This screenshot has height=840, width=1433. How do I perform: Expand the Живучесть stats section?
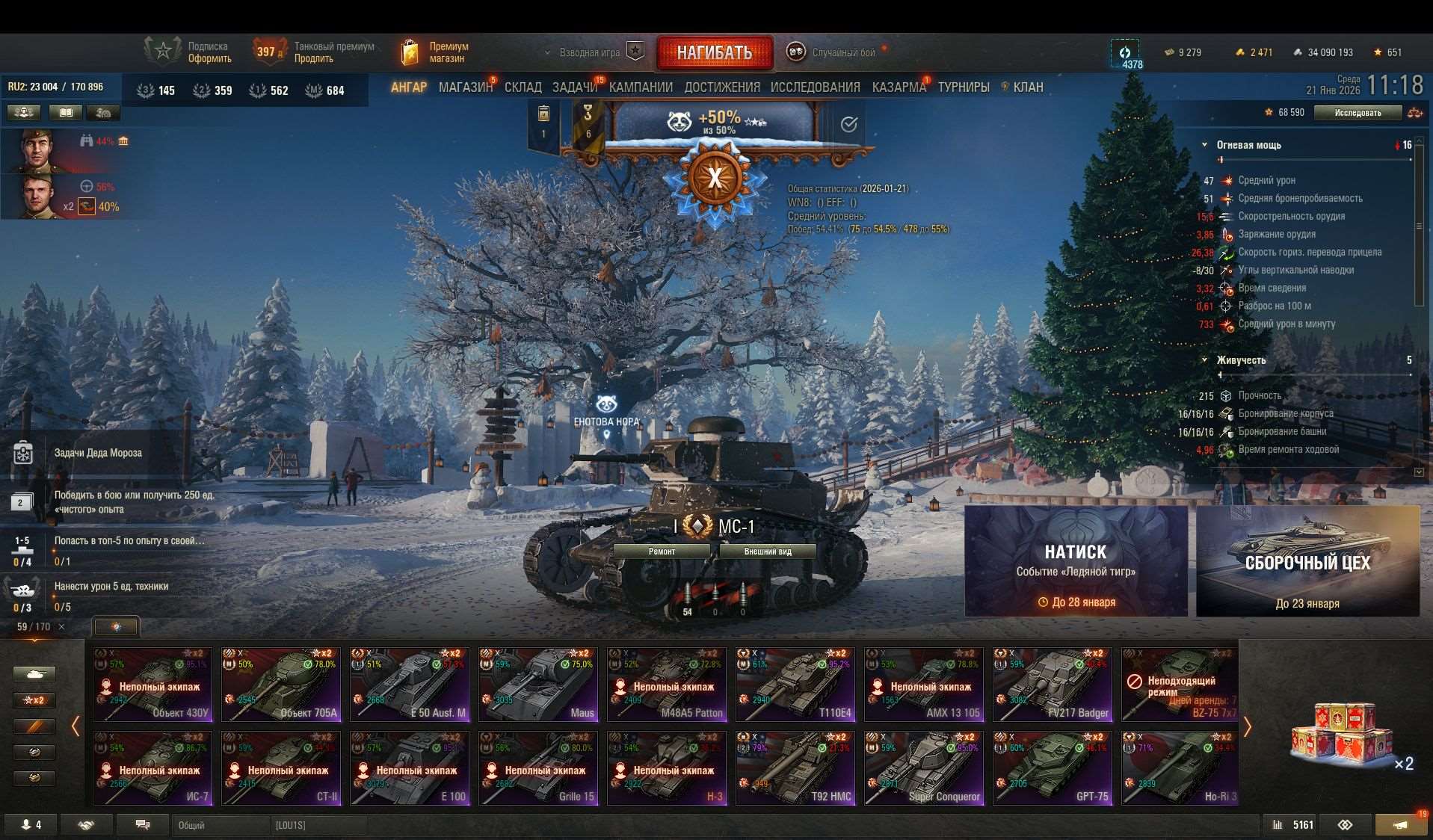click(1204, 359)
